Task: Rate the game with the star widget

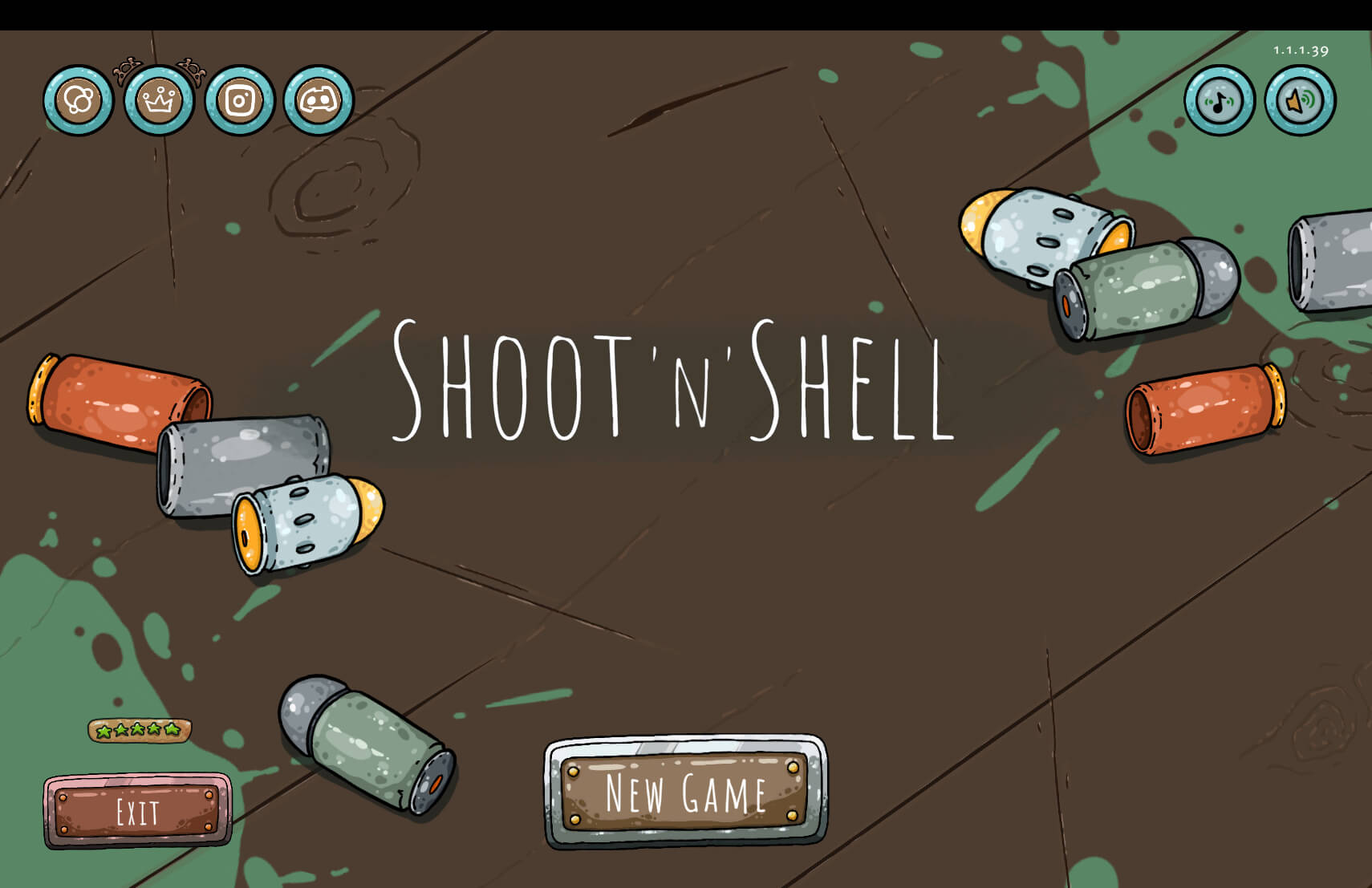Action: [x=139, y=728]
